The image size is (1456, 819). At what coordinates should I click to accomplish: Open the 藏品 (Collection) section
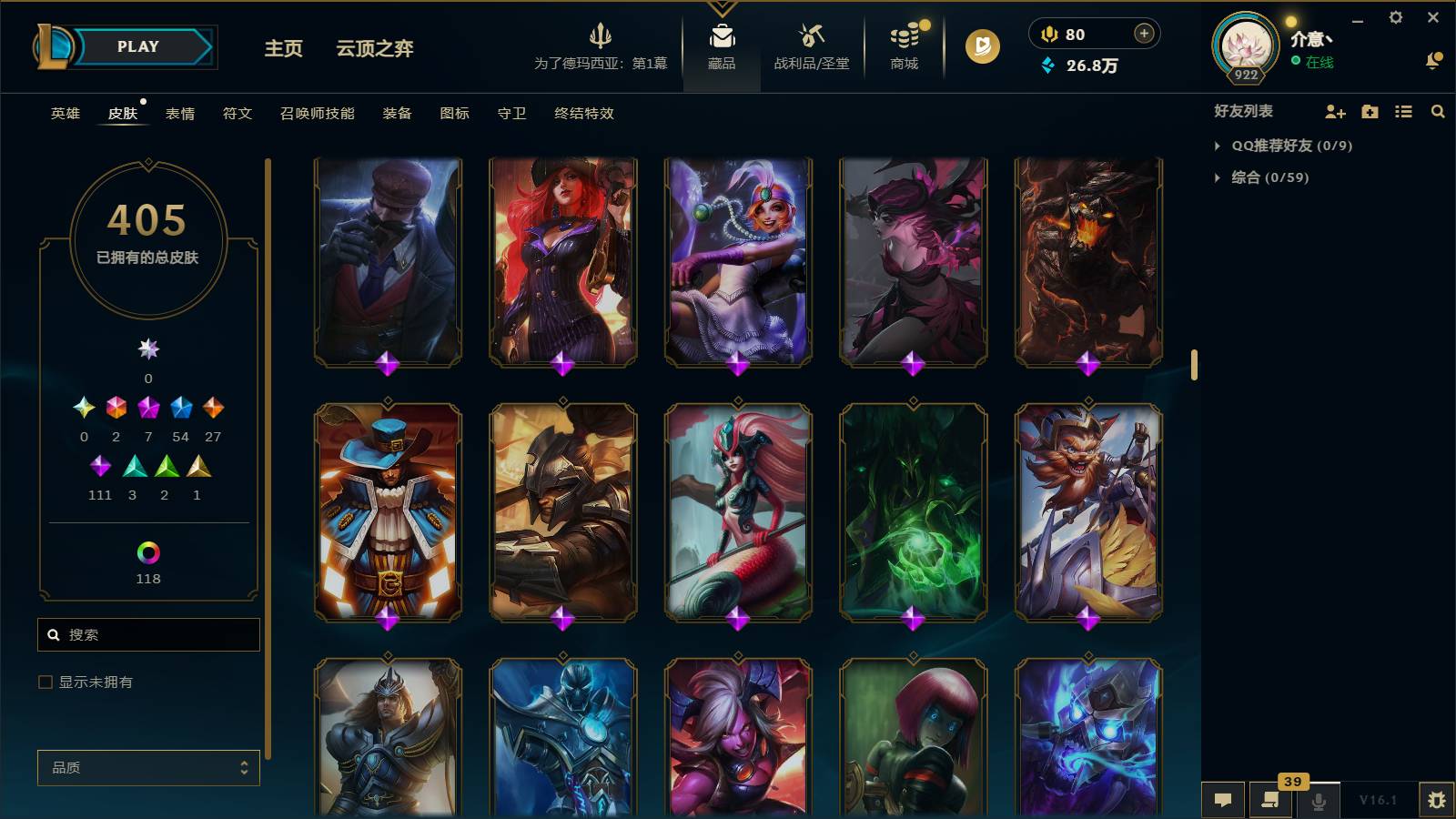722,45
